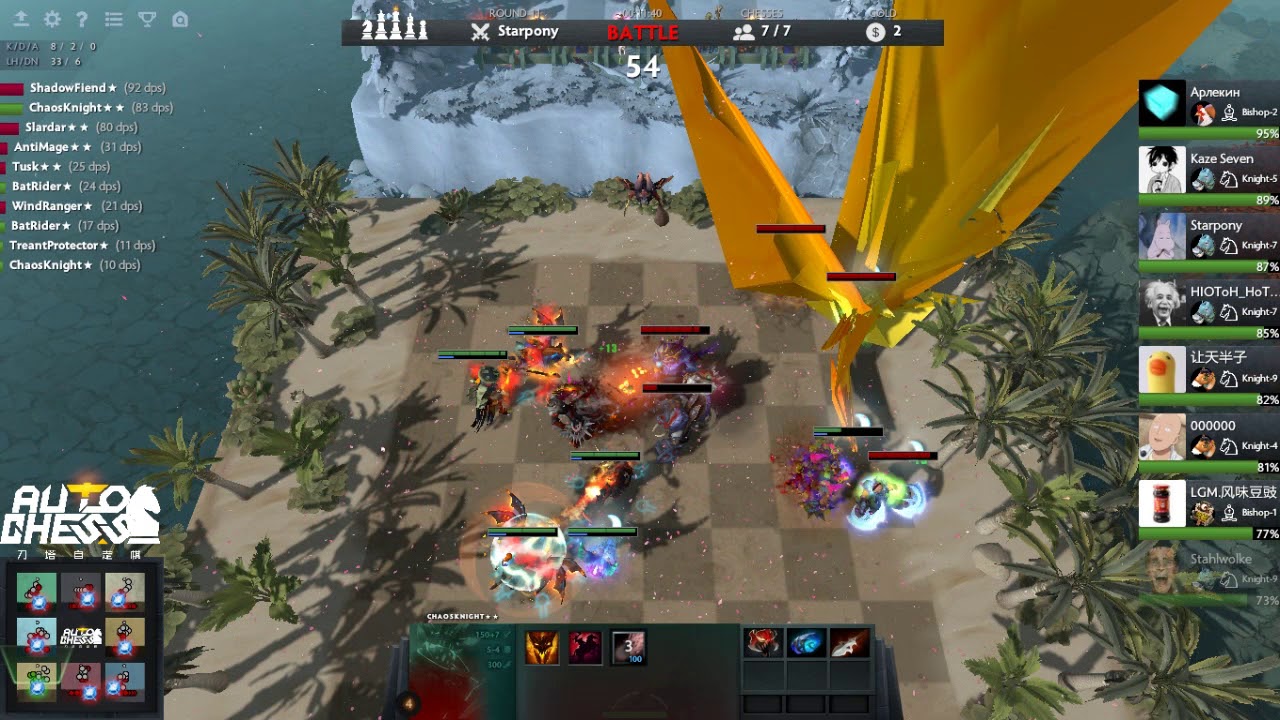Select the white blade item slot
The image size is (1280, 720).
pos(849,643)
